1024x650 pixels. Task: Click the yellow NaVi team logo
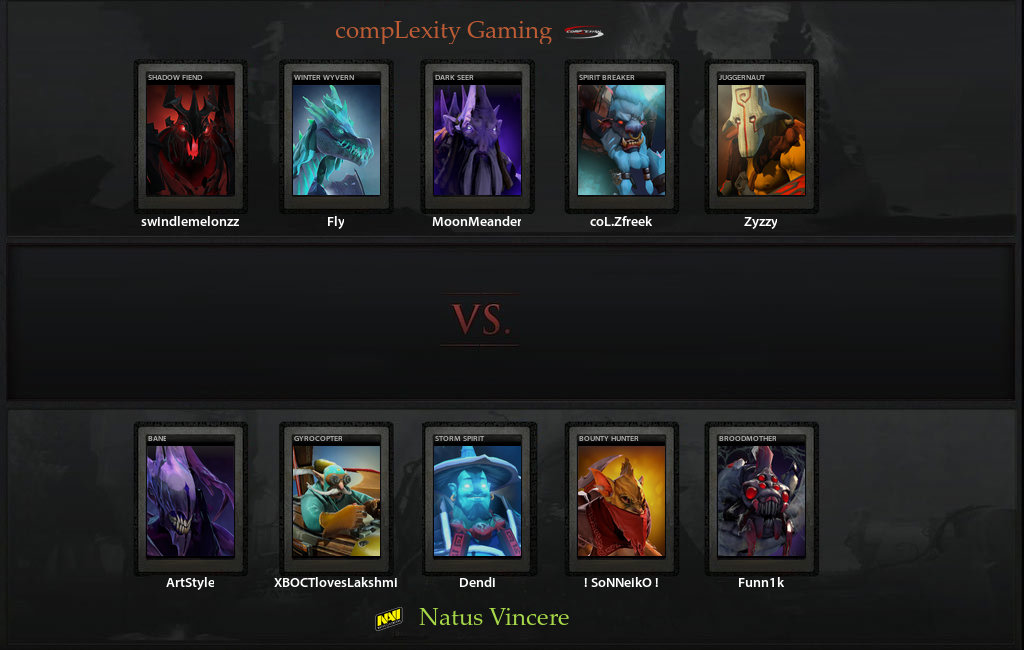(389, 620)
